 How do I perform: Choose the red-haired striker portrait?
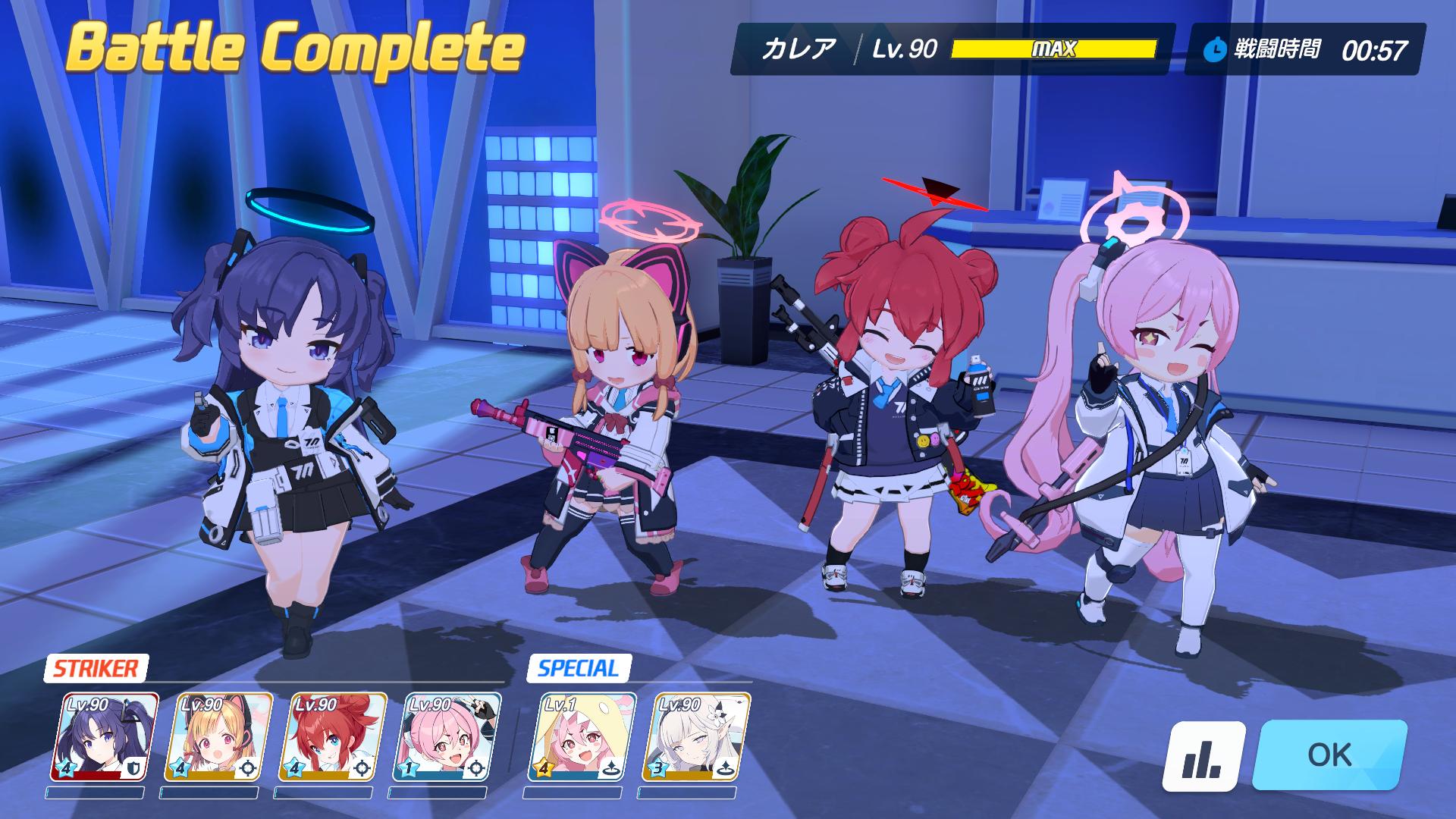click(x=333, y=736)
